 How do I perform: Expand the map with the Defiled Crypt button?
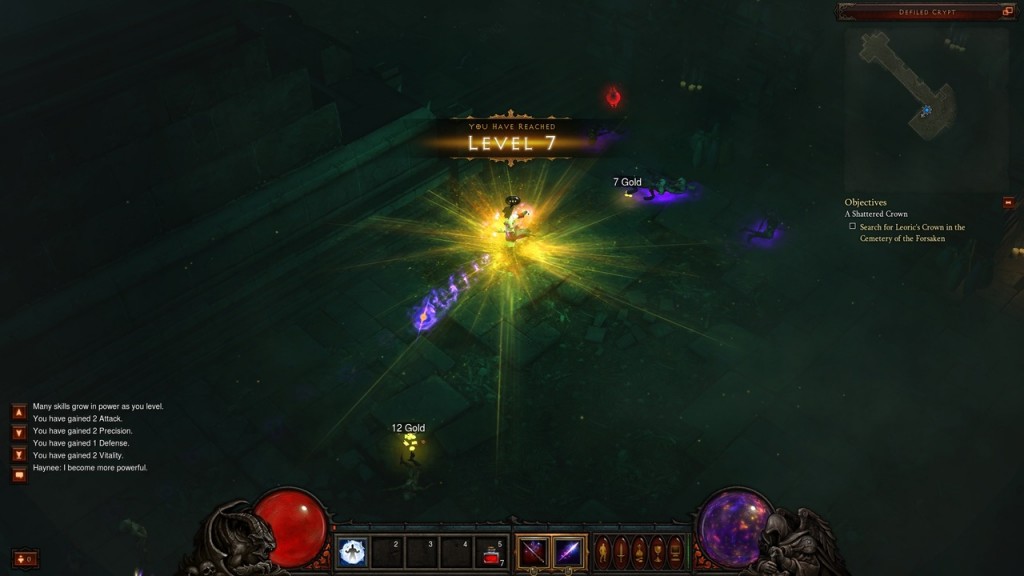point(1008,12)
